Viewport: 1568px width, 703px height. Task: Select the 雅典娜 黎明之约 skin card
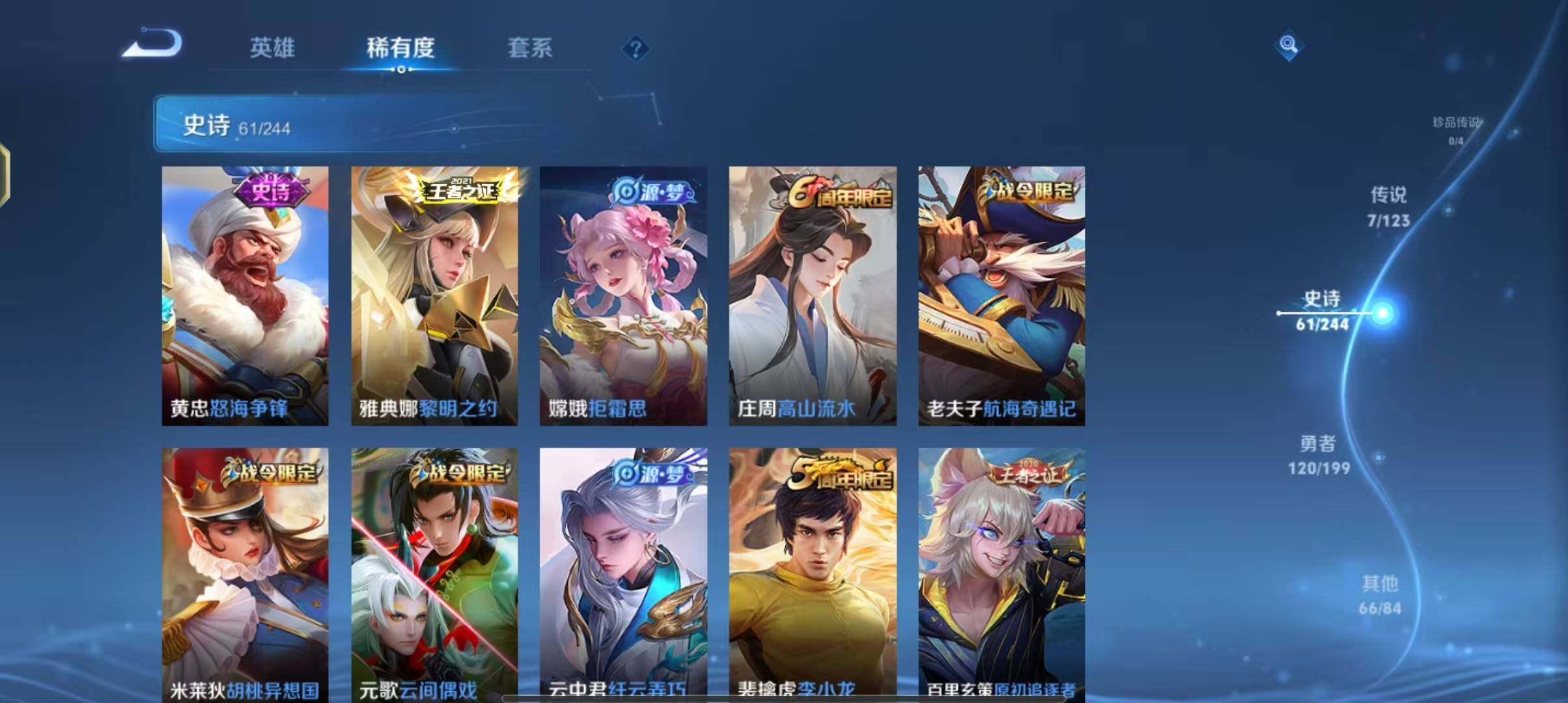click(434, 296)
